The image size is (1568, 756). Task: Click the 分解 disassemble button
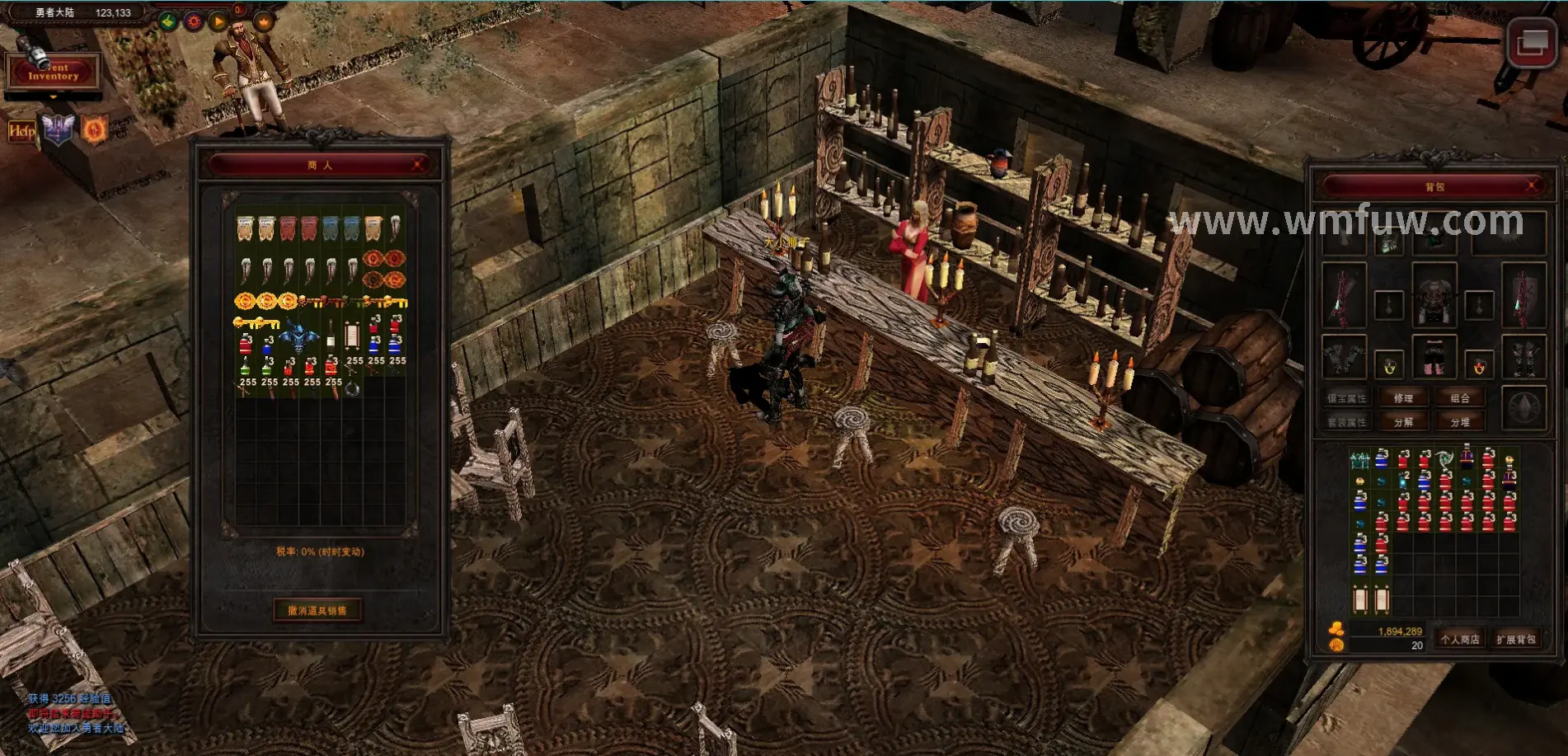(1403, 422)
